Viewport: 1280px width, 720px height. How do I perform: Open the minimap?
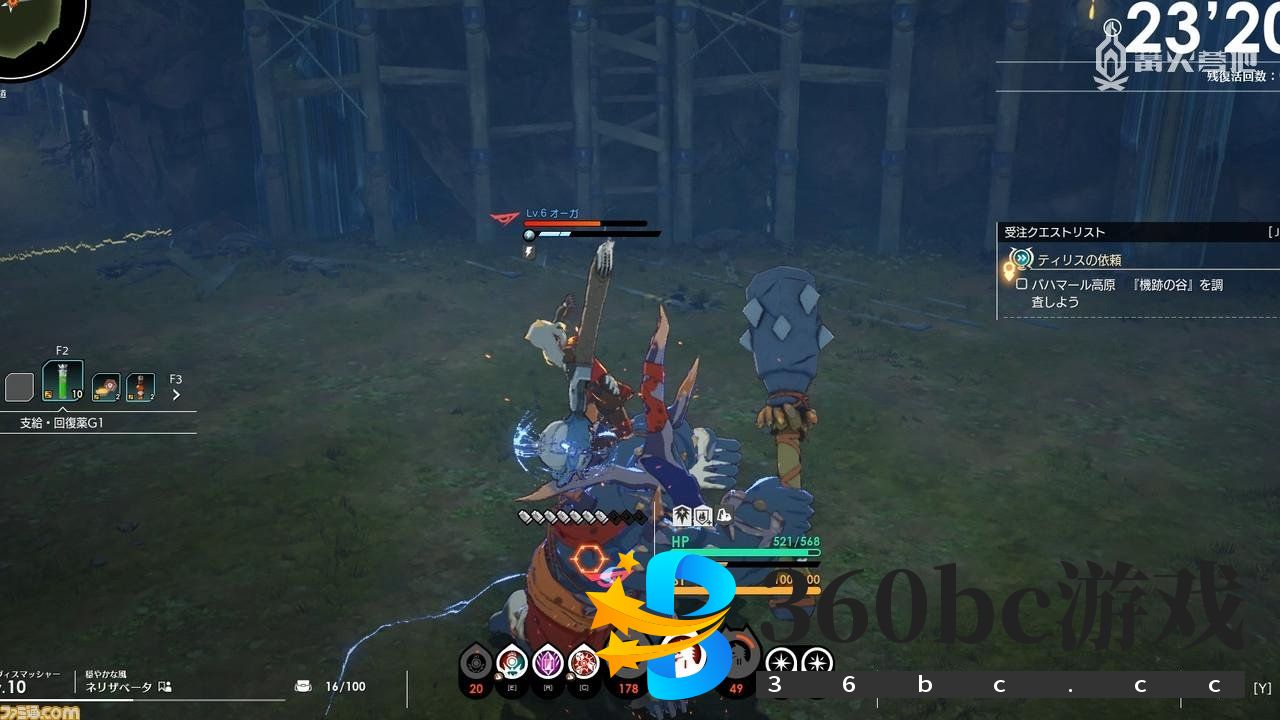[x=40, y=35]
